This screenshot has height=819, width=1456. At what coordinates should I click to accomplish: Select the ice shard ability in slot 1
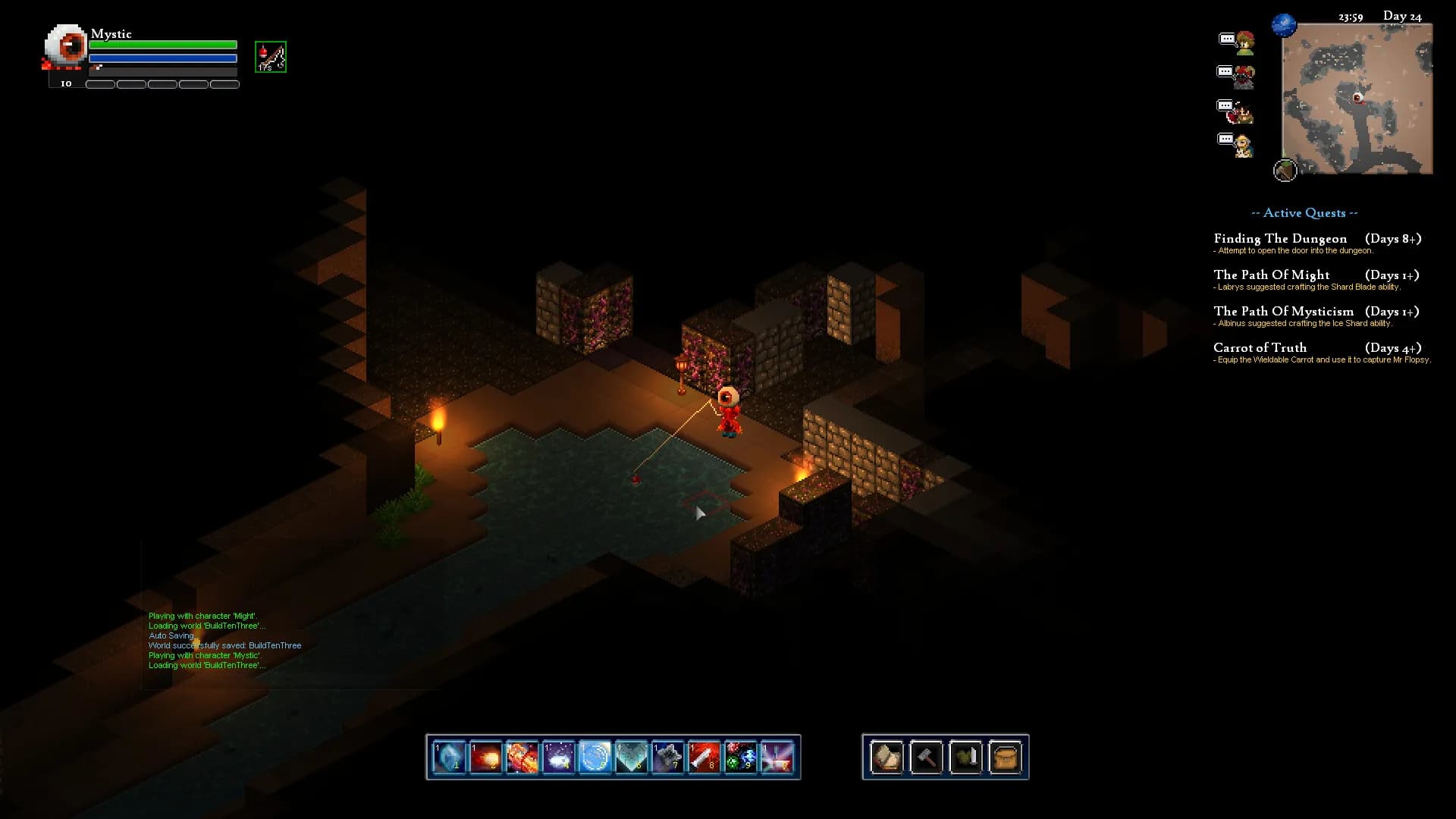[449, 757]
